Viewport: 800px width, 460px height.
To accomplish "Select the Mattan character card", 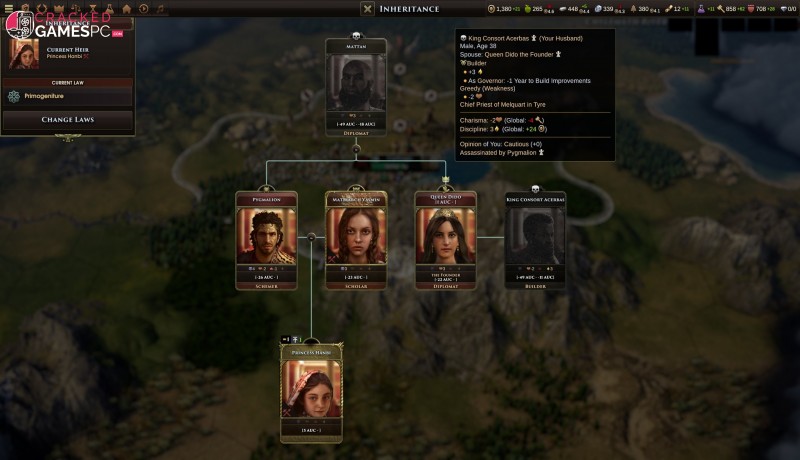I will (356, 85).
